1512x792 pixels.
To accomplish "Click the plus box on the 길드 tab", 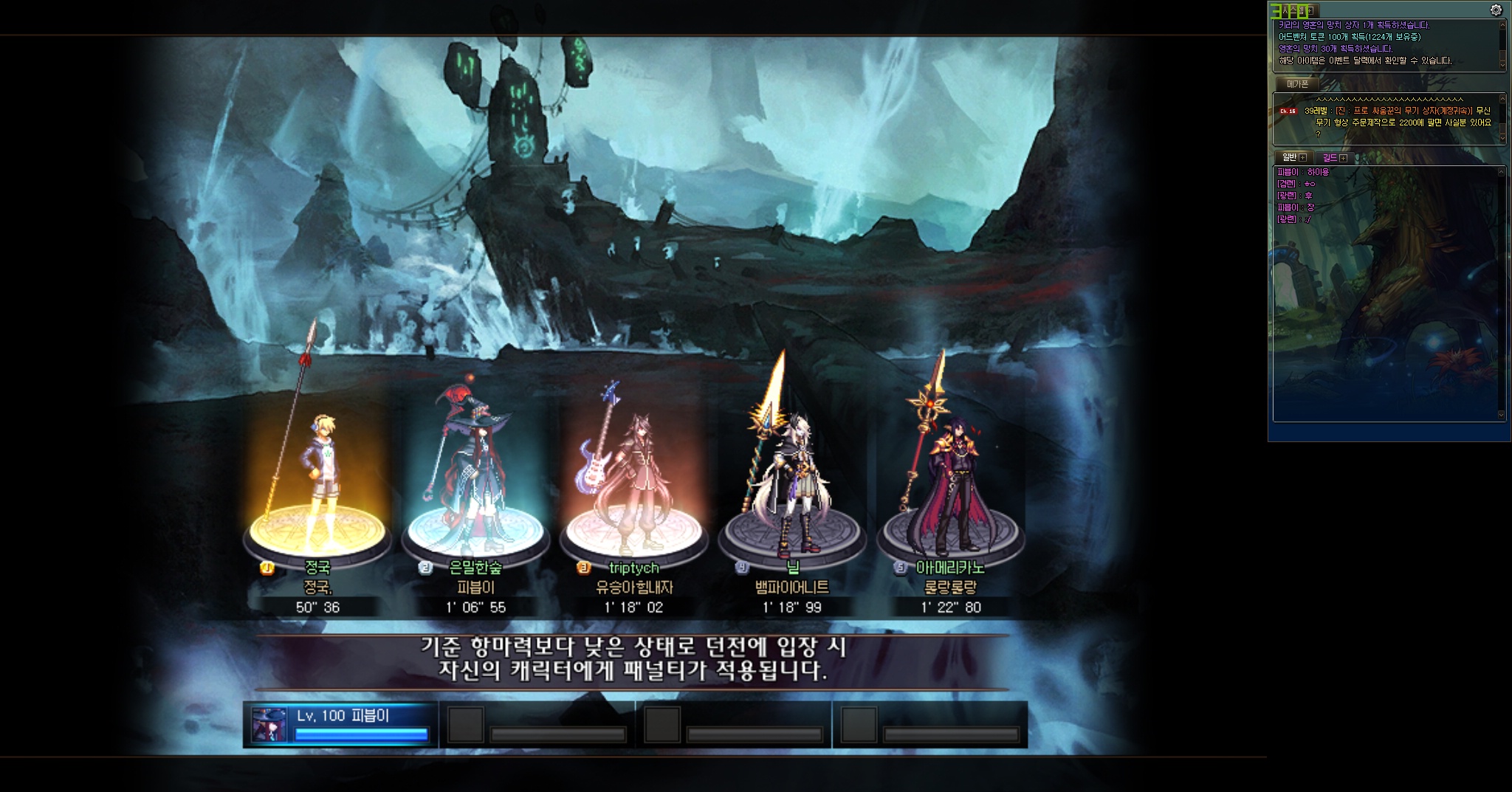I will [x=1343, y=158].
